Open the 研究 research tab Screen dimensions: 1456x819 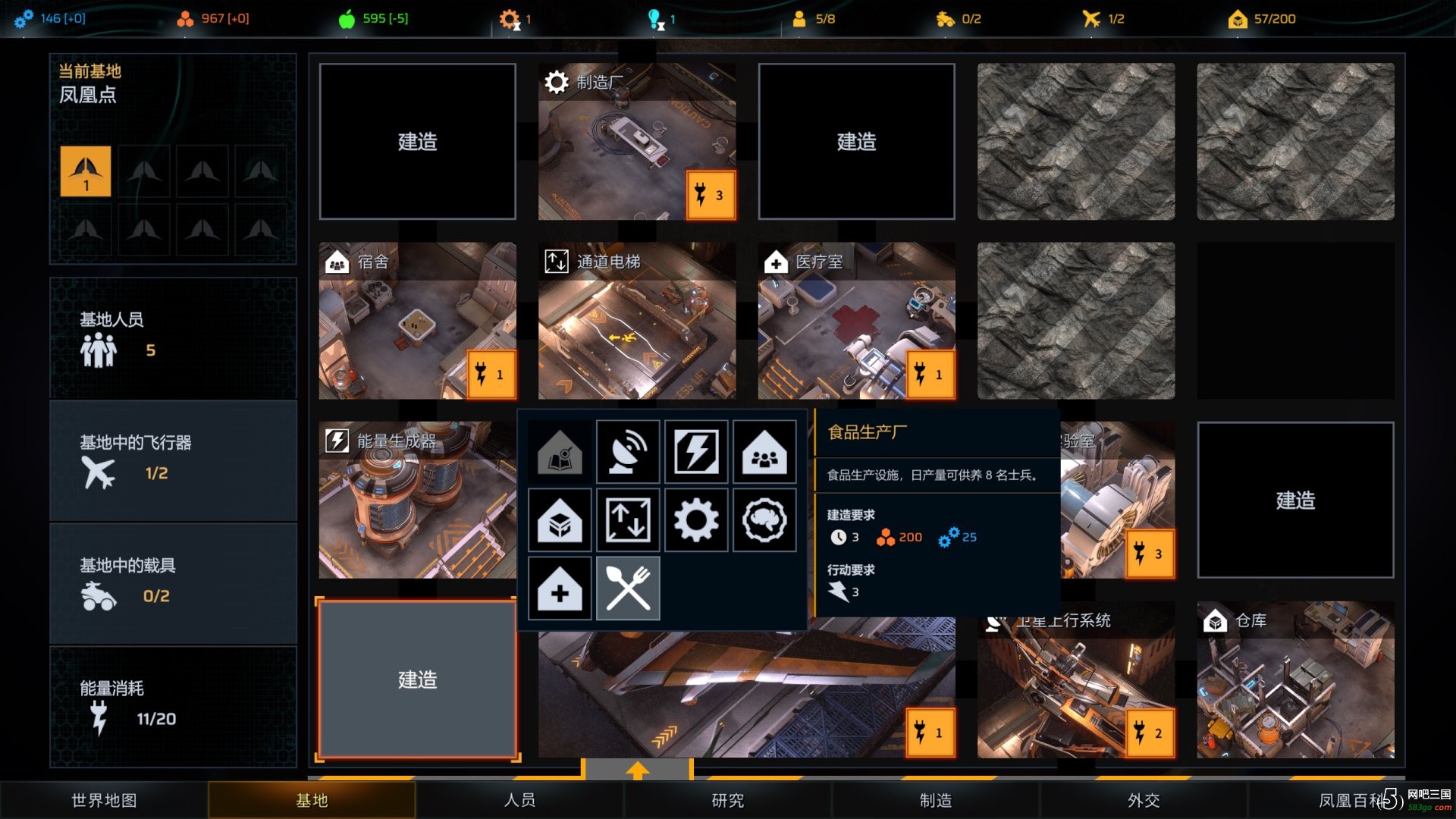(727, 800)
